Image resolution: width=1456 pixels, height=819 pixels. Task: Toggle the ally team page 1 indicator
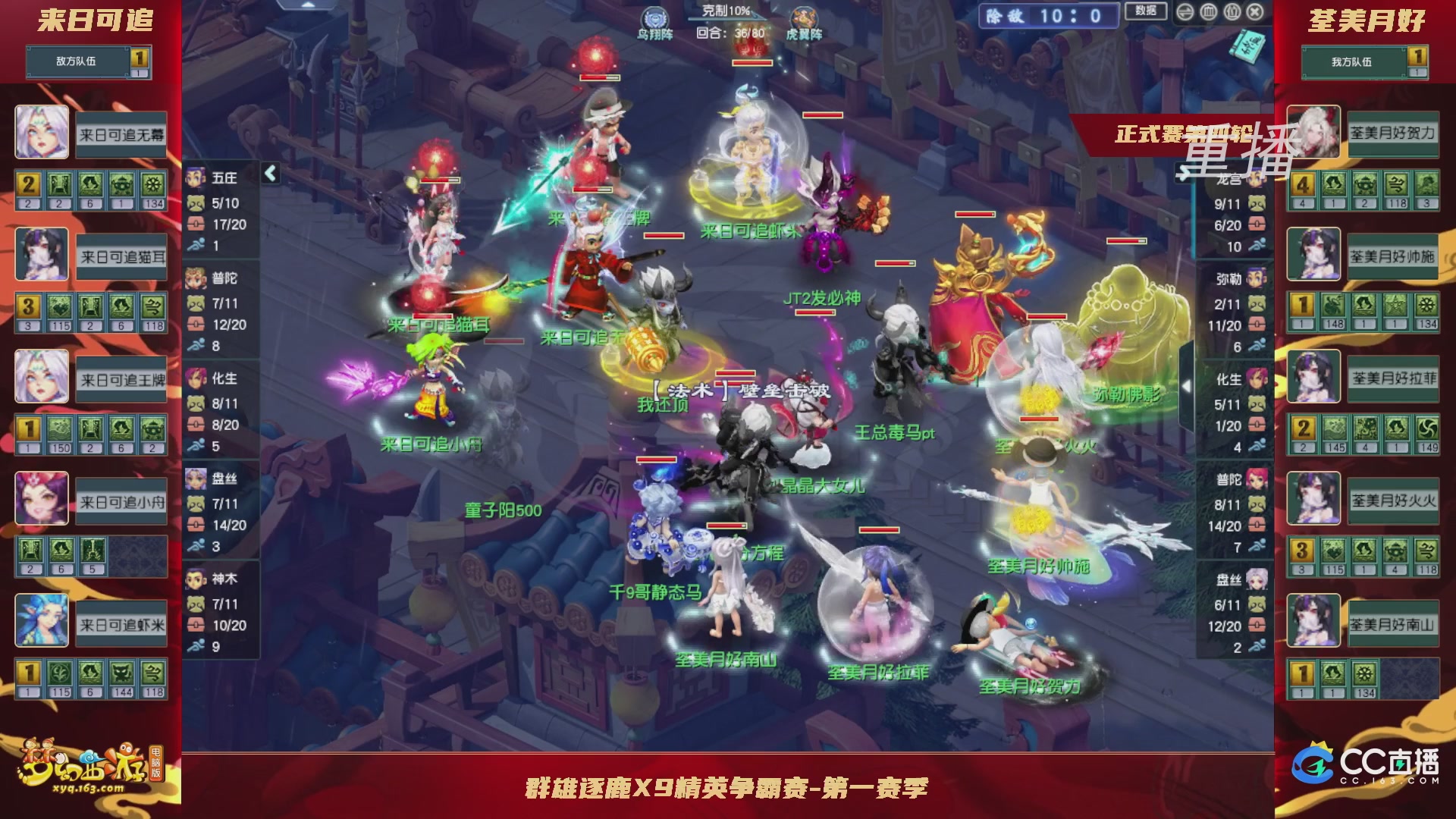click(x=1416, y=55)
